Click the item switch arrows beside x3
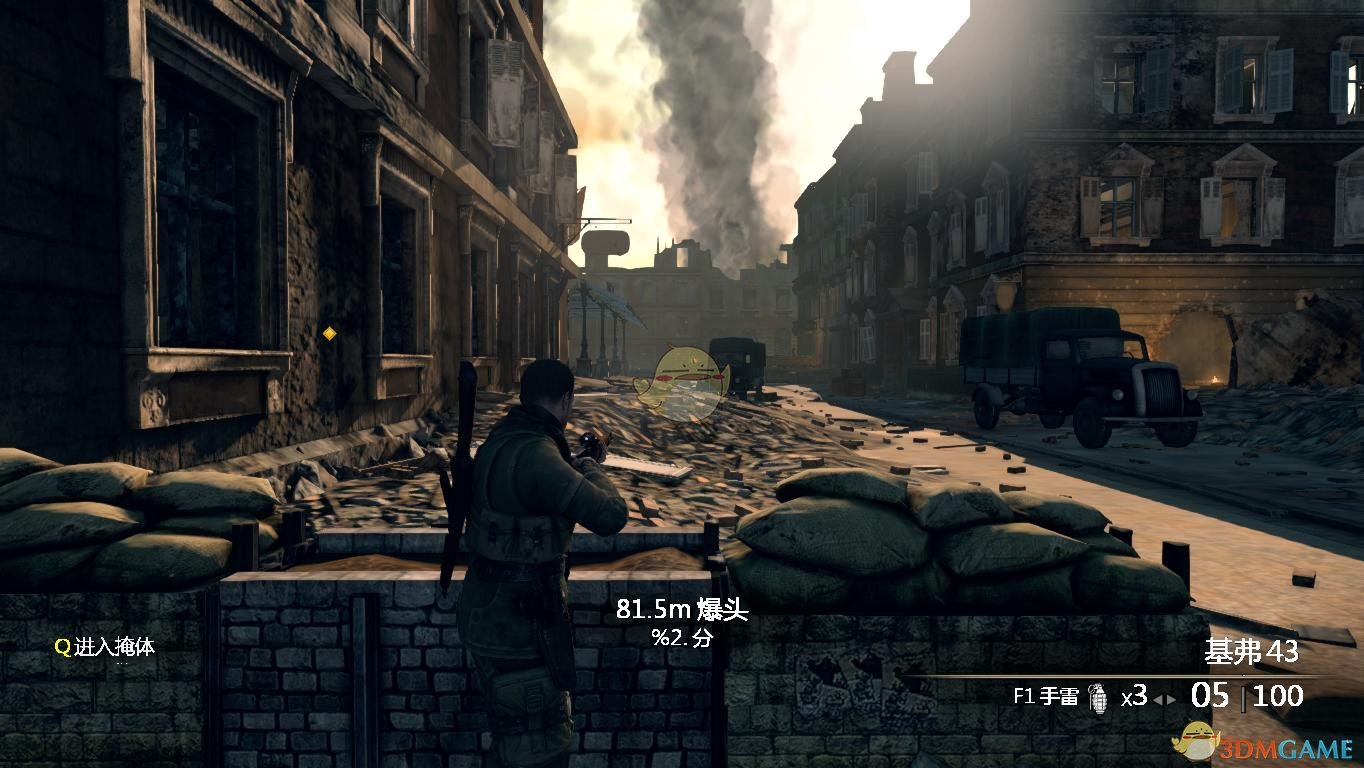The image size is (1364, 768). click(1165, 700)
